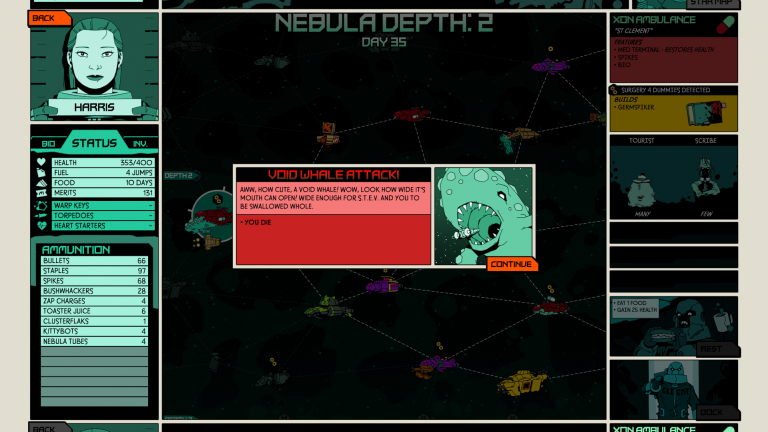Switch to the Bio tab
Image resolution: width=768 pixels, height=432 pixels.
click(48, 144)
